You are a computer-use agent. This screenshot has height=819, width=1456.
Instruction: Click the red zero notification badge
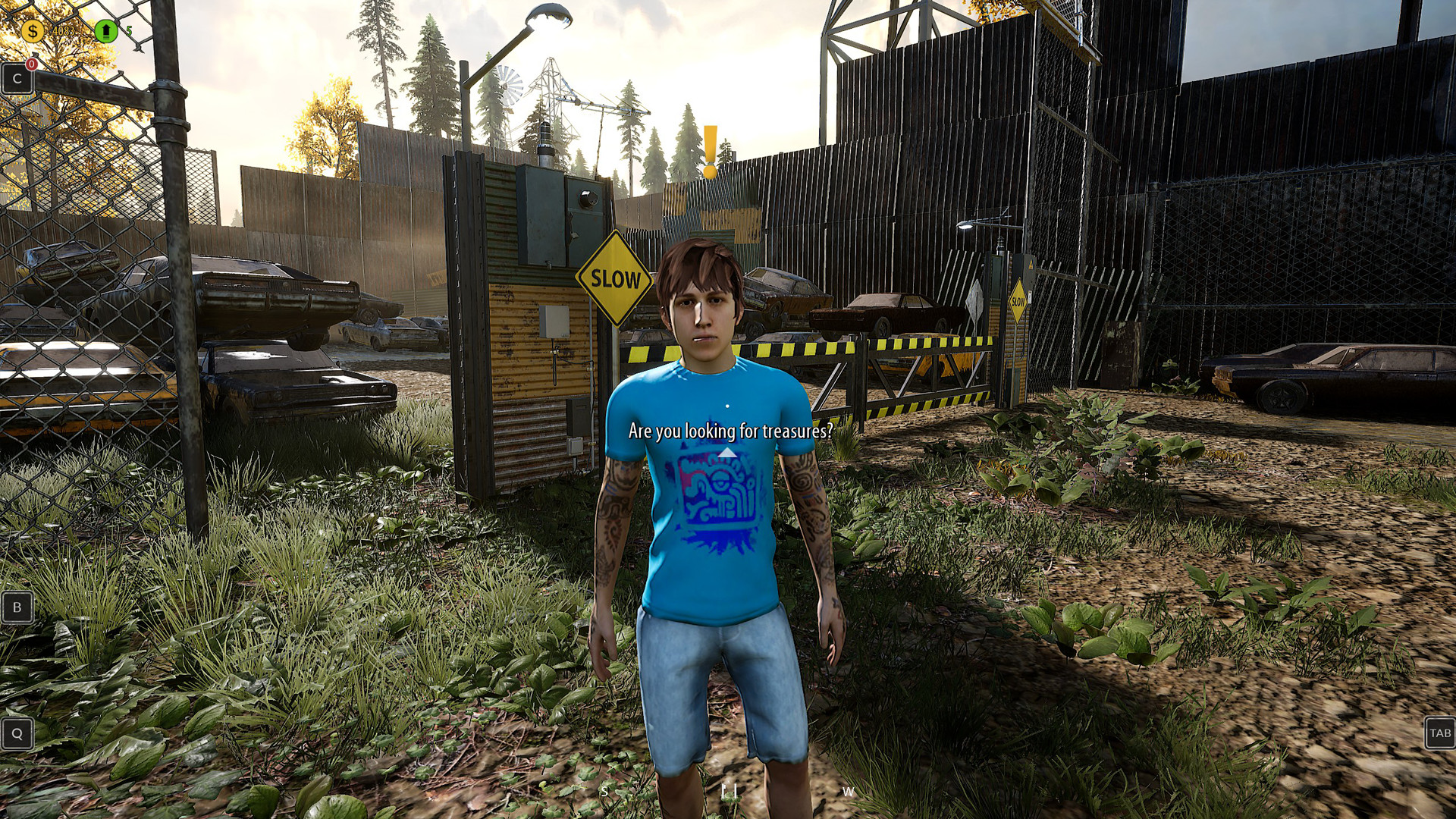32,65
